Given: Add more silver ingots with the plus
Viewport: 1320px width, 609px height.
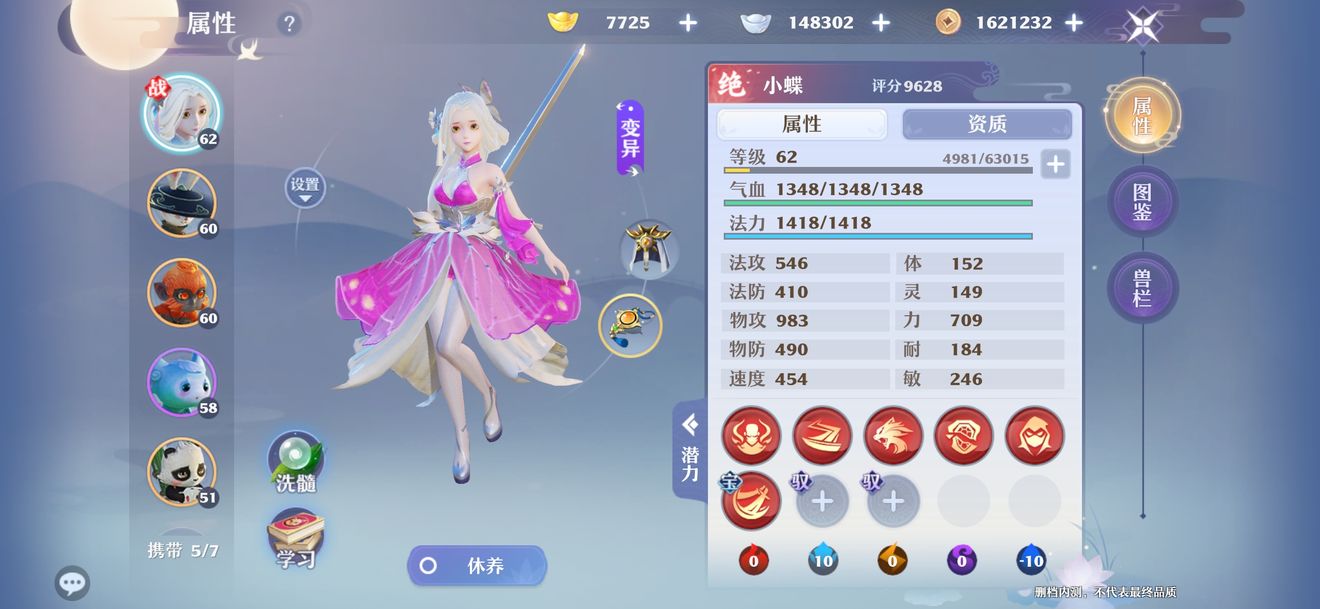Looking at the screenshot, I should click(x=880, y=23).
